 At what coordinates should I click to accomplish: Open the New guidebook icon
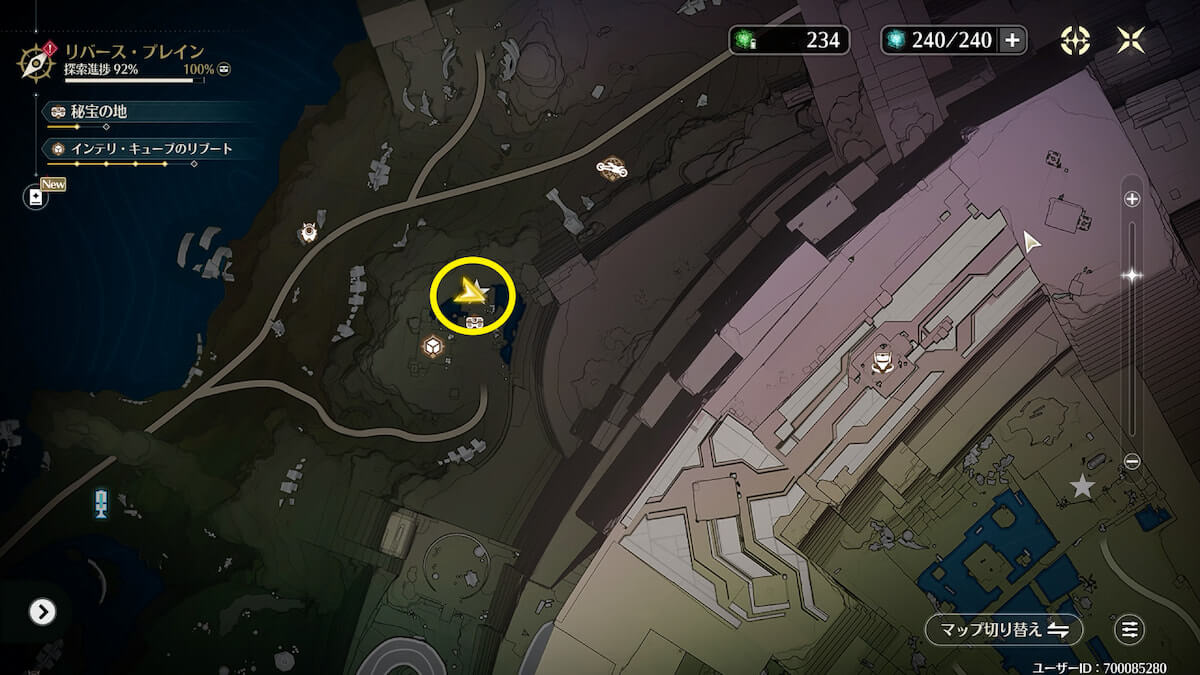point(37,197)
